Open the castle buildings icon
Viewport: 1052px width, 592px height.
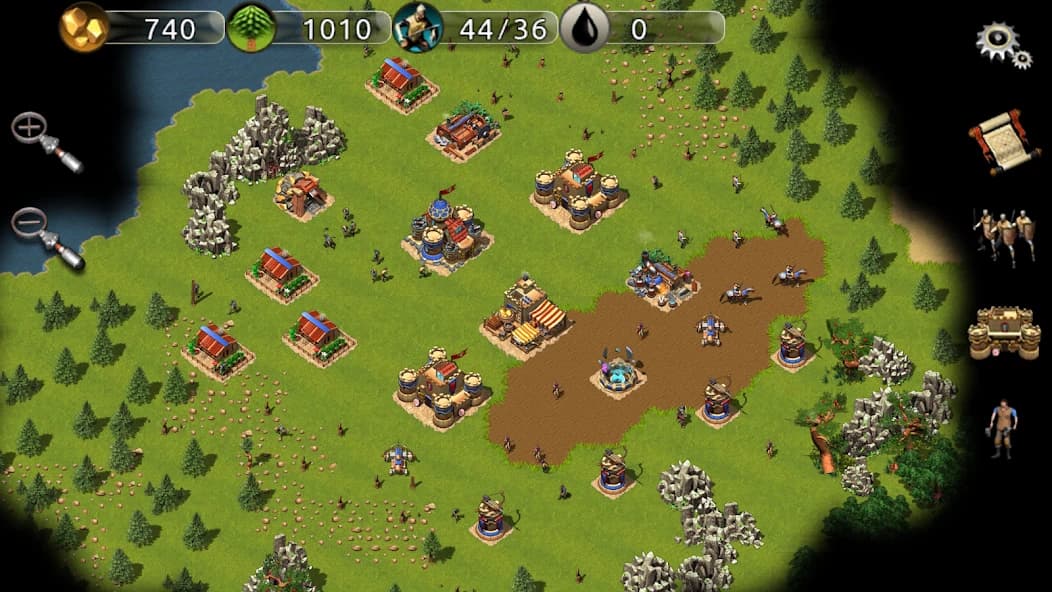(x=1004, y=332)
